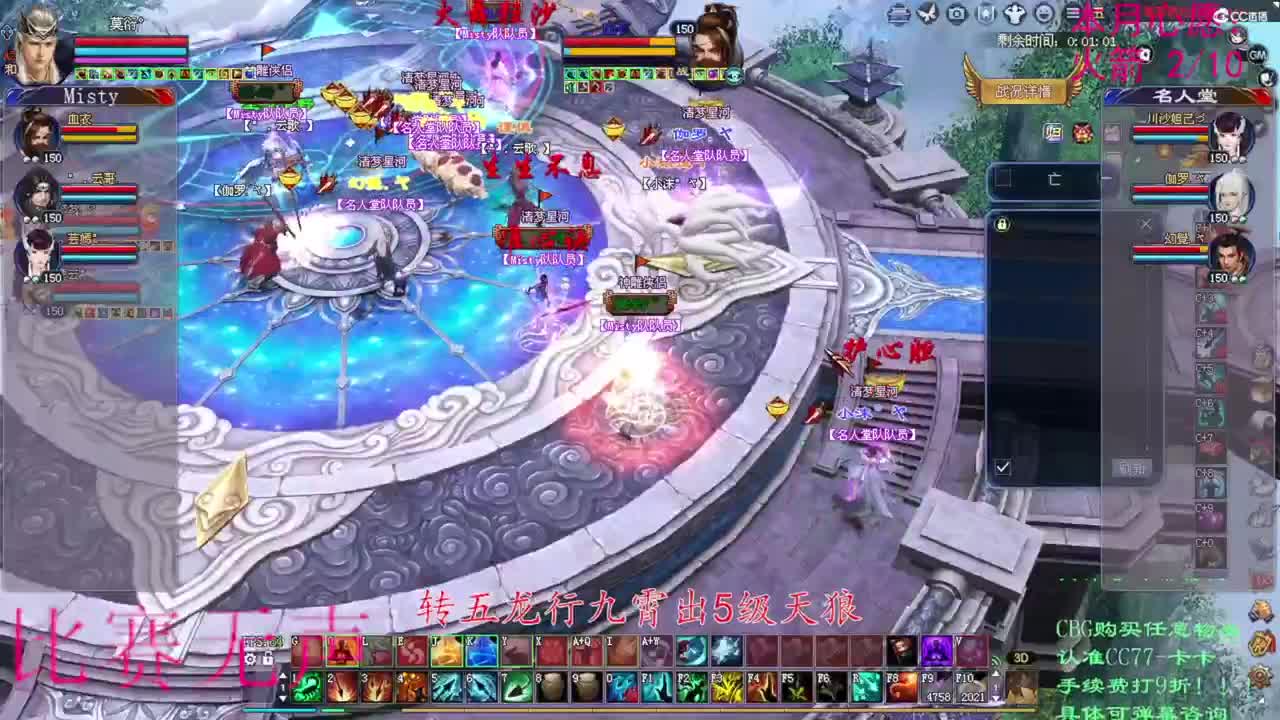Screen dimensions: 1280x720
Task: Uncheck the checkbox at the chat panel bottom
Action: coord(1003,467)
